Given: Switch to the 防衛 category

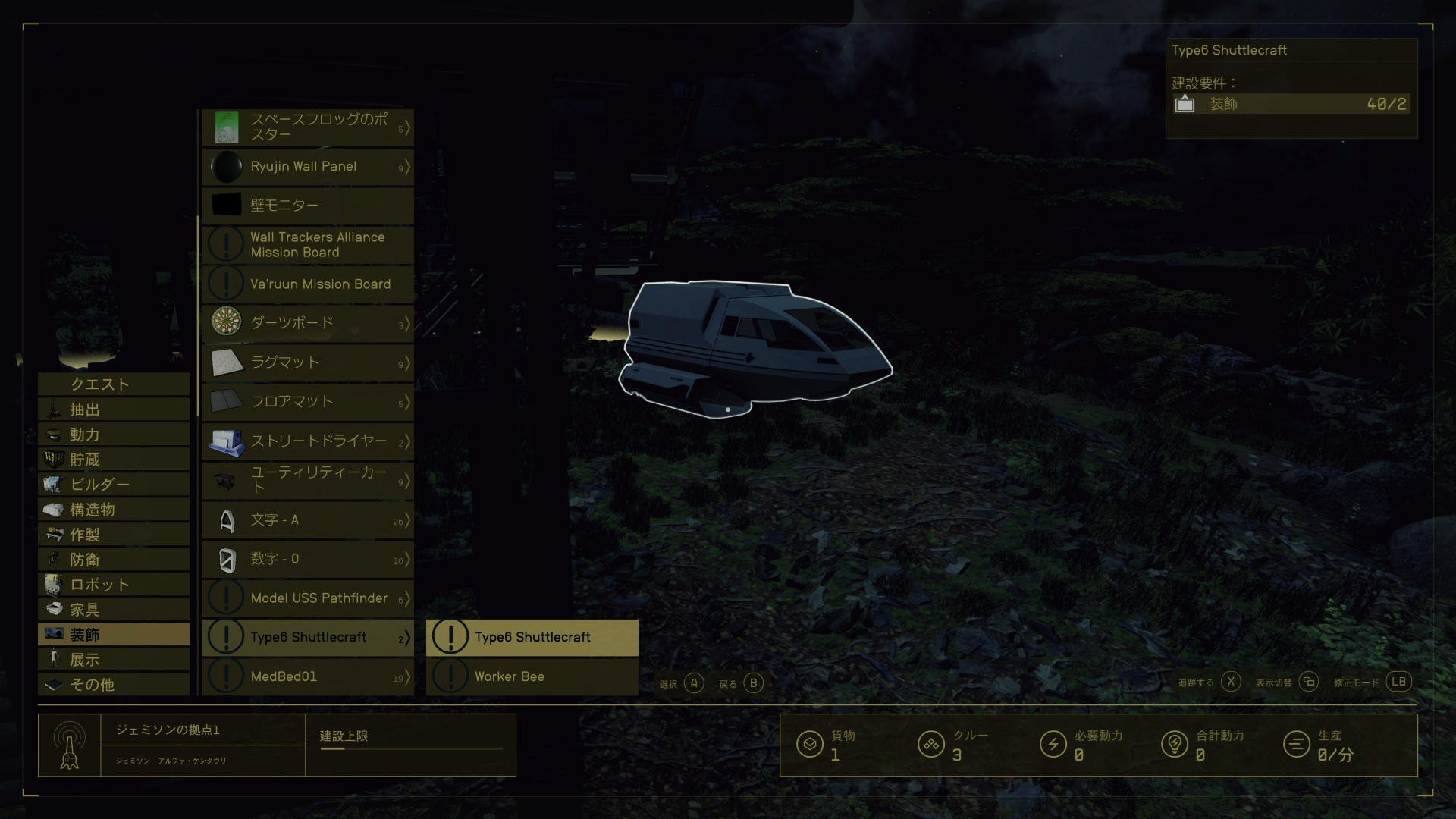Looking at the screenshot, I should (x=114, y=560).
